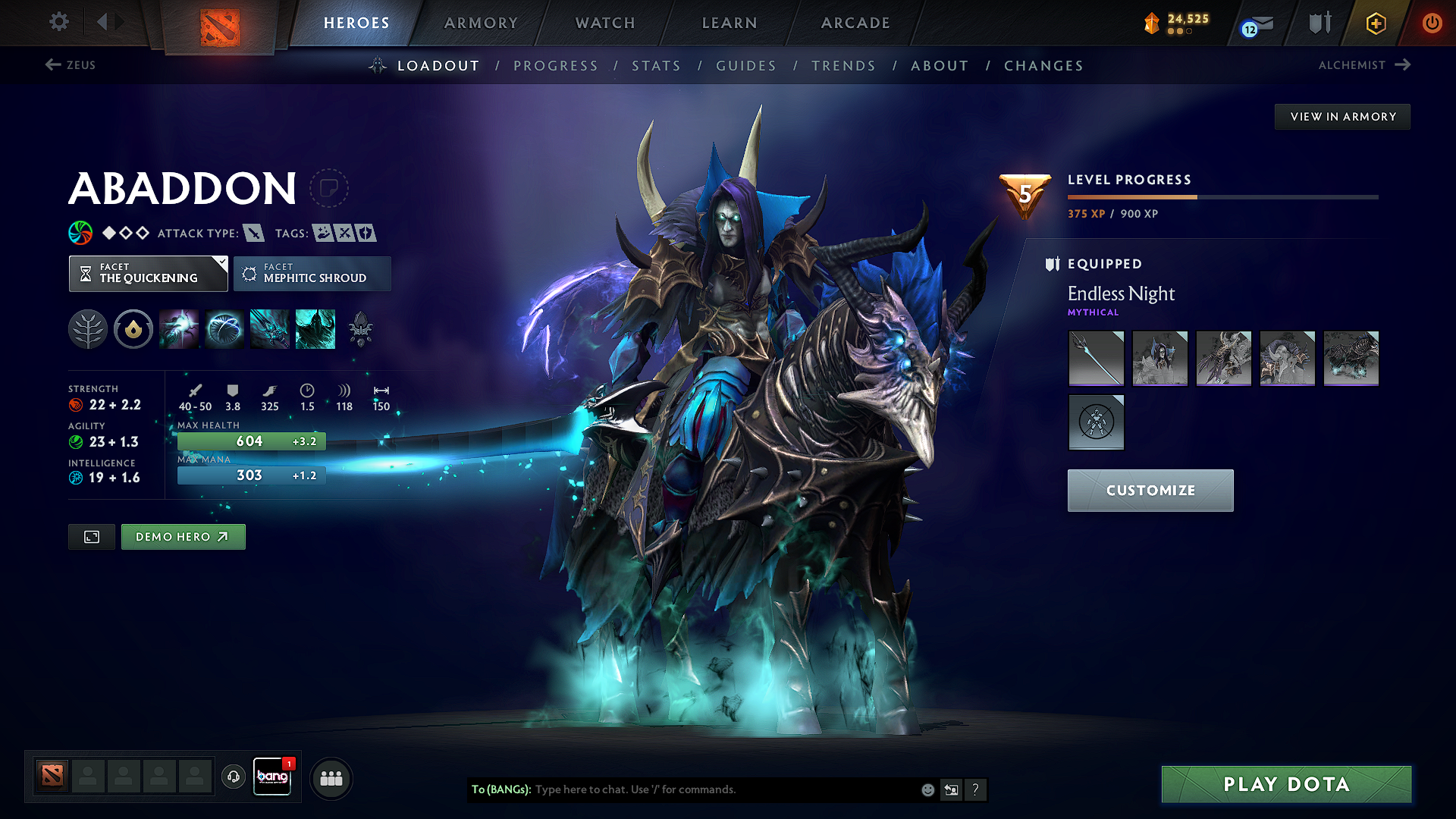Open the friends list icon bottom right

click(x=331, y=777)
